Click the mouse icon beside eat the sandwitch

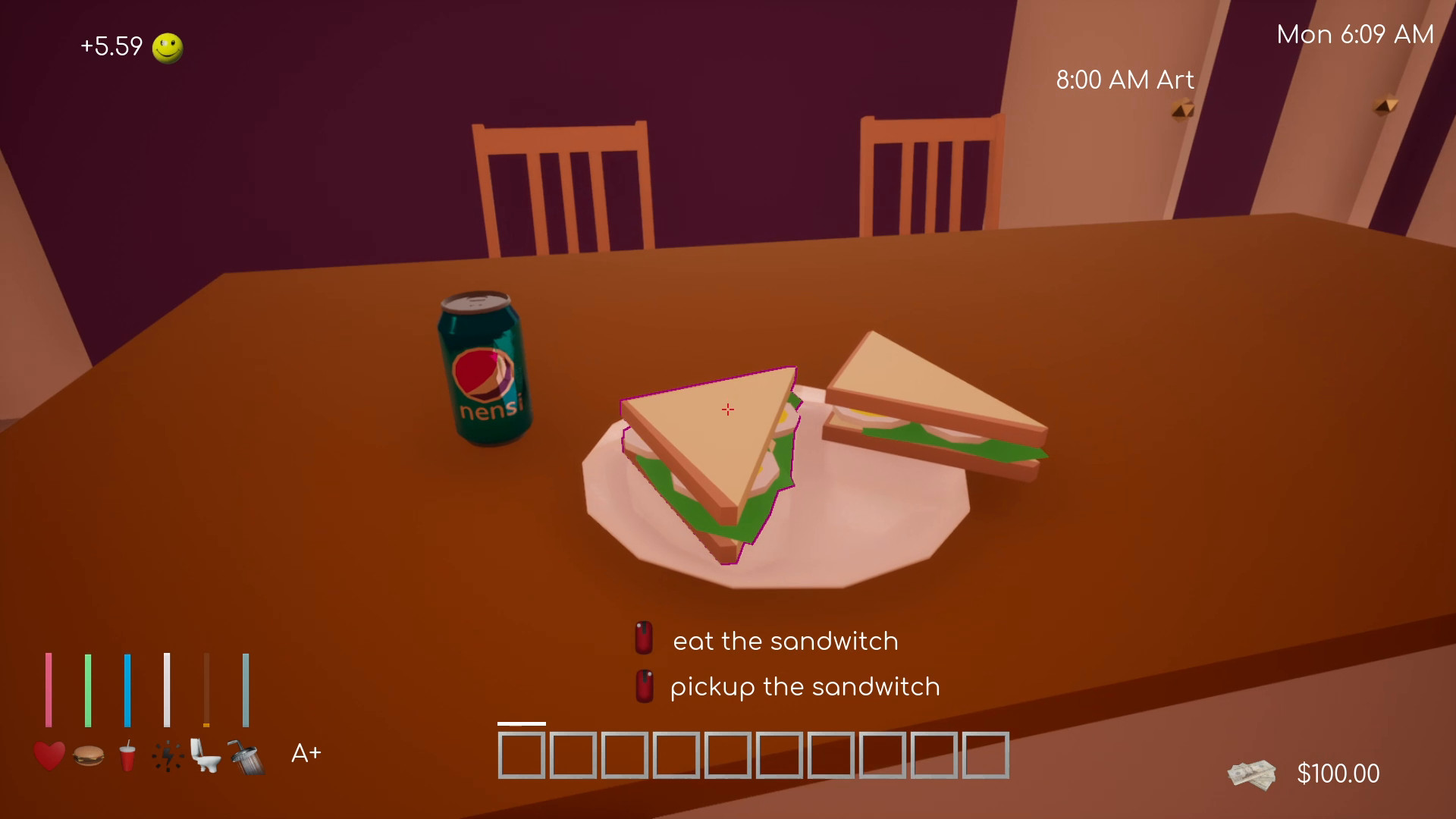644,639
